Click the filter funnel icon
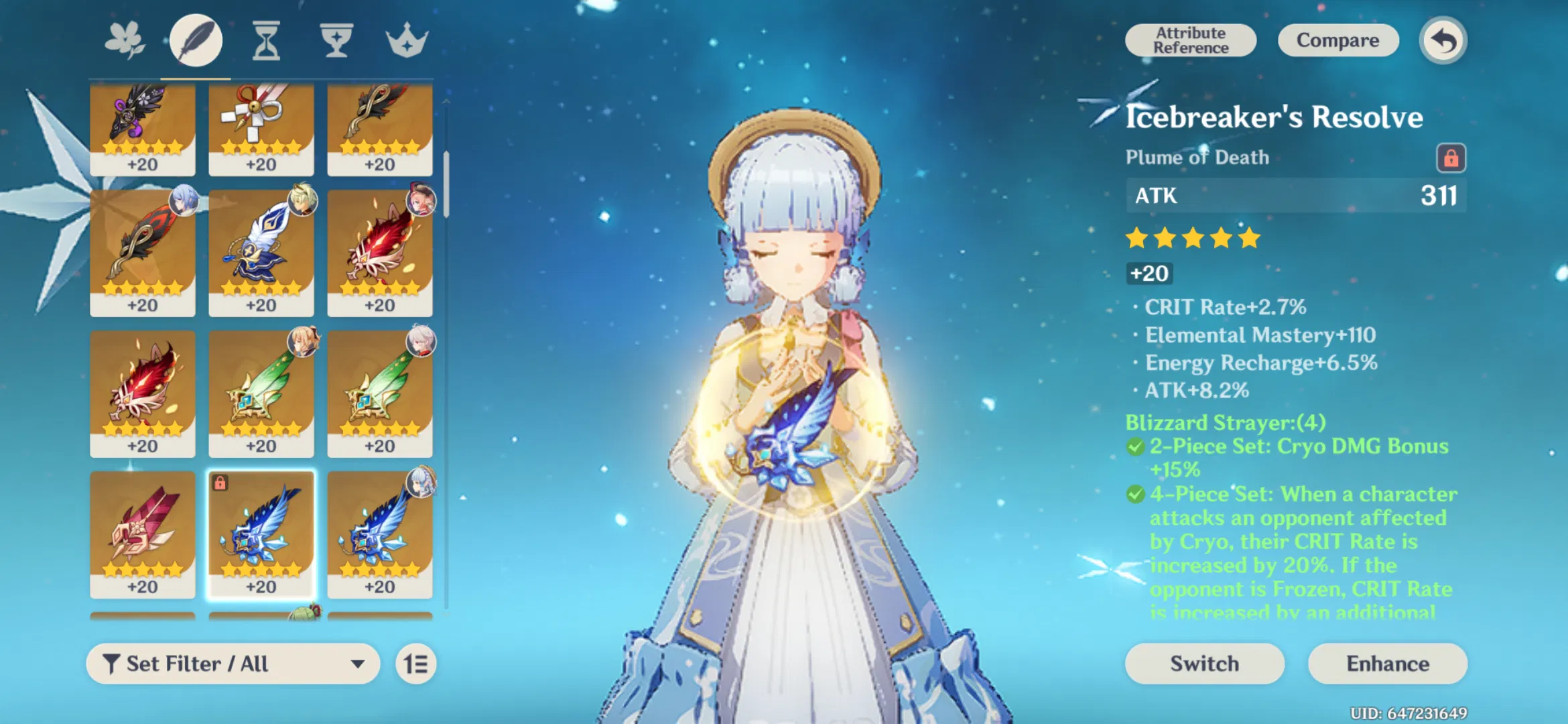 [113, 663]
